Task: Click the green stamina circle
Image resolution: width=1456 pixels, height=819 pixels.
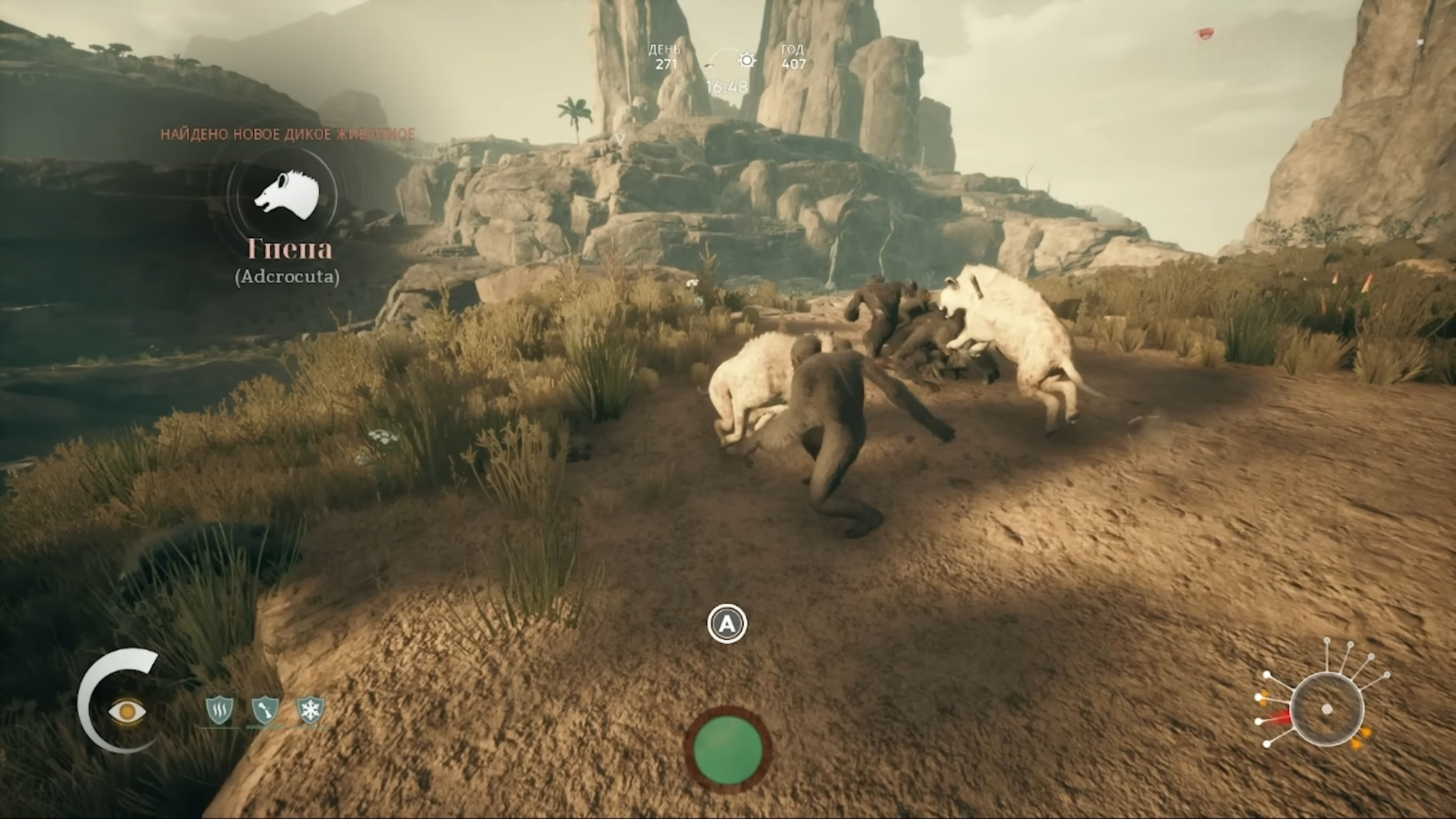Action: click(727, 749)
